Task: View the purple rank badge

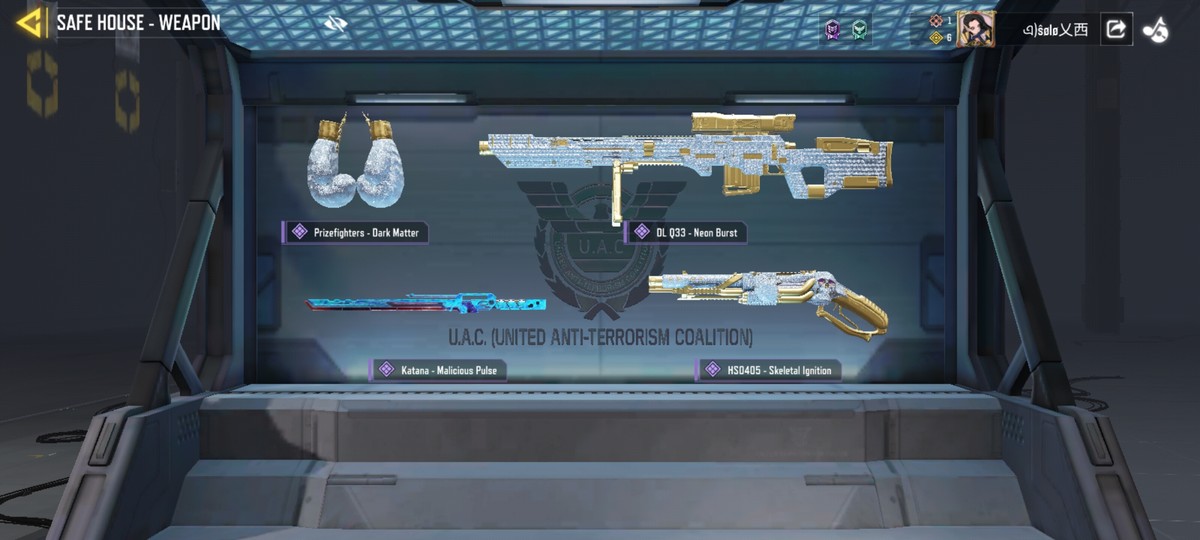Action: tap(832, 30)
